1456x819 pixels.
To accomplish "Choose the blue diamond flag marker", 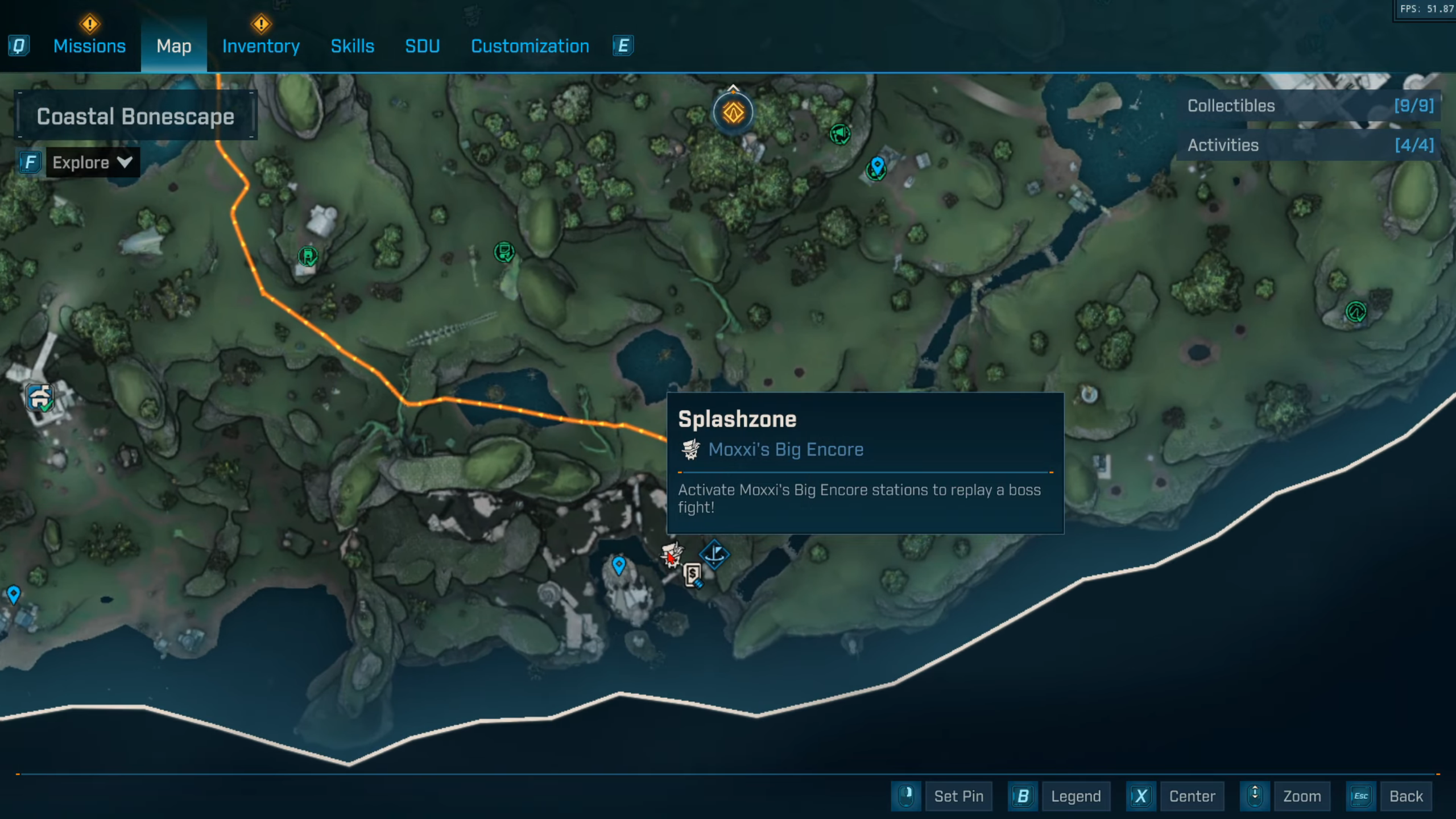I will point(714,553).
